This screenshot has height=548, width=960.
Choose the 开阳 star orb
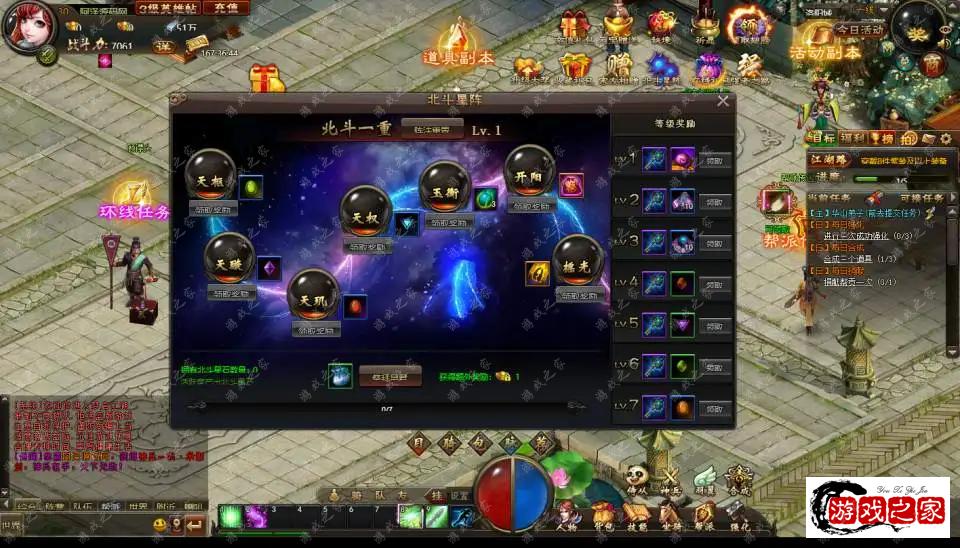529,170
